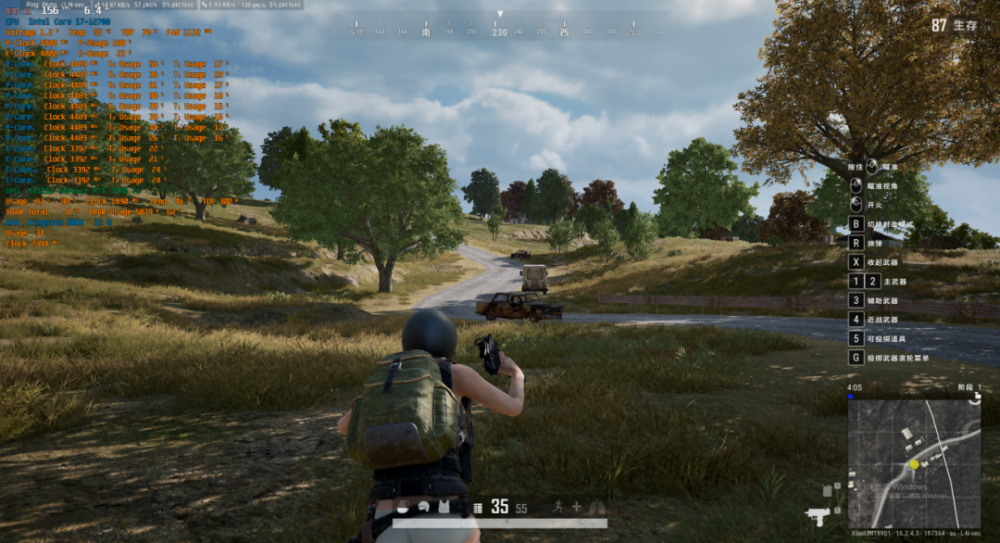Click the lungs breath status icon

pos(597,507)
